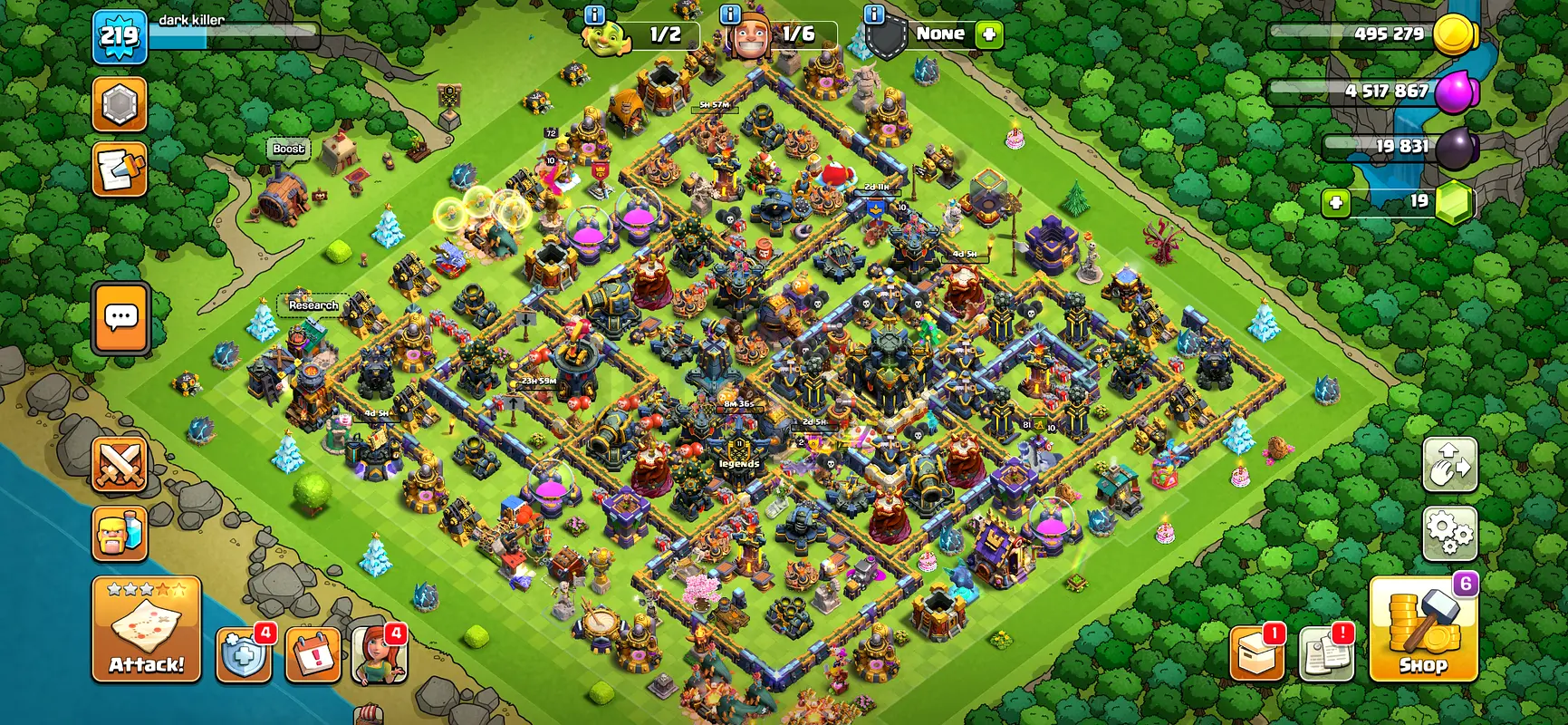Add a shield with green plus
Screen dimensions: 1568x725
pos(989,34)
